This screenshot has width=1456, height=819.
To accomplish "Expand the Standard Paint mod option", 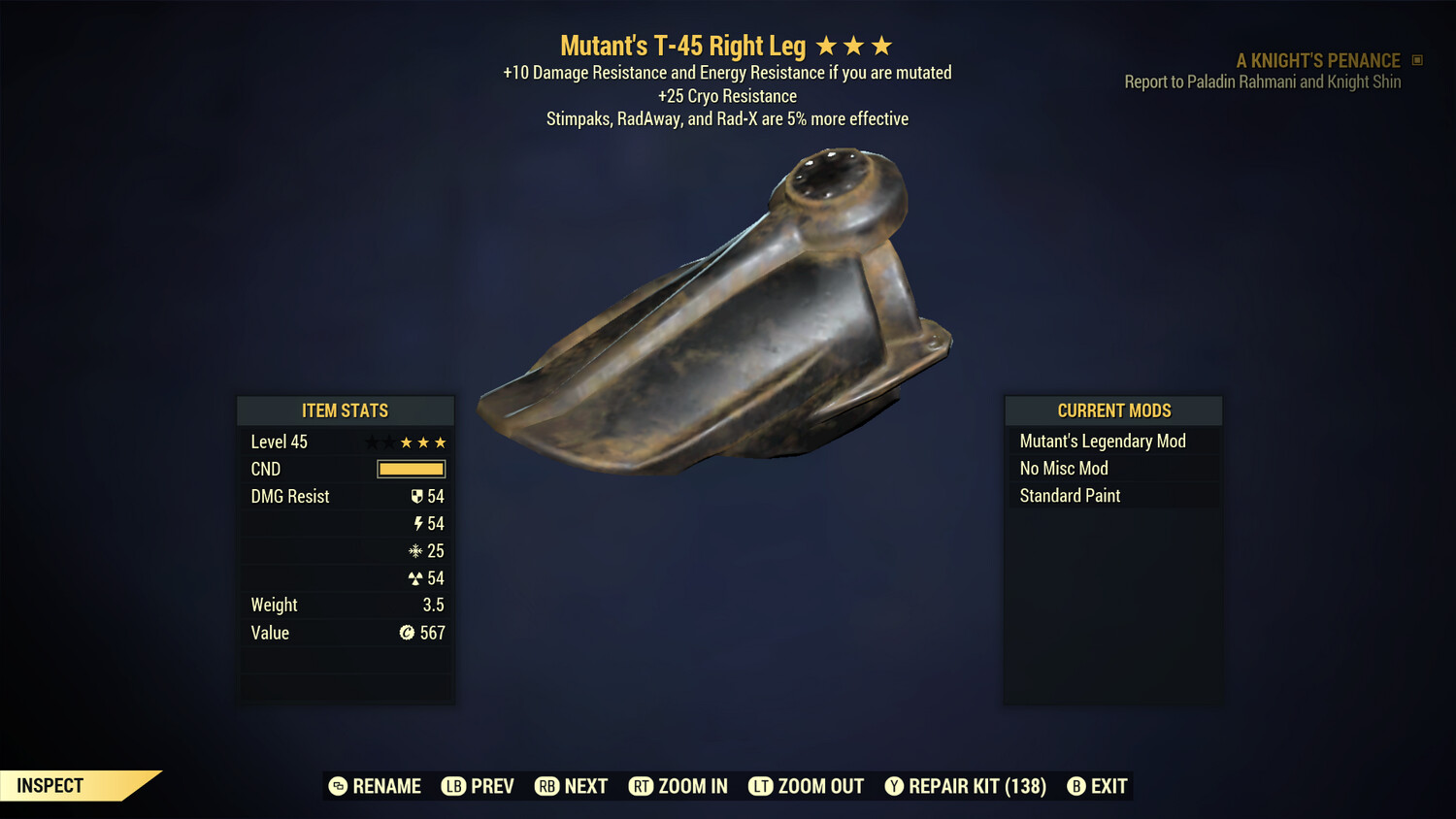I will [1069, 496].
